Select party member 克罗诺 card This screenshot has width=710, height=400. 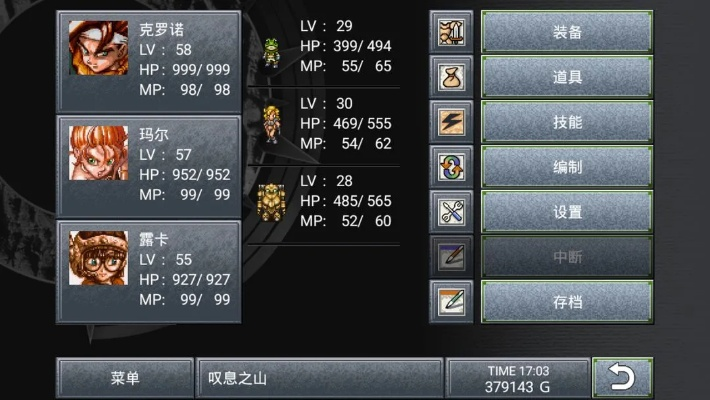[x=149, y=62]
